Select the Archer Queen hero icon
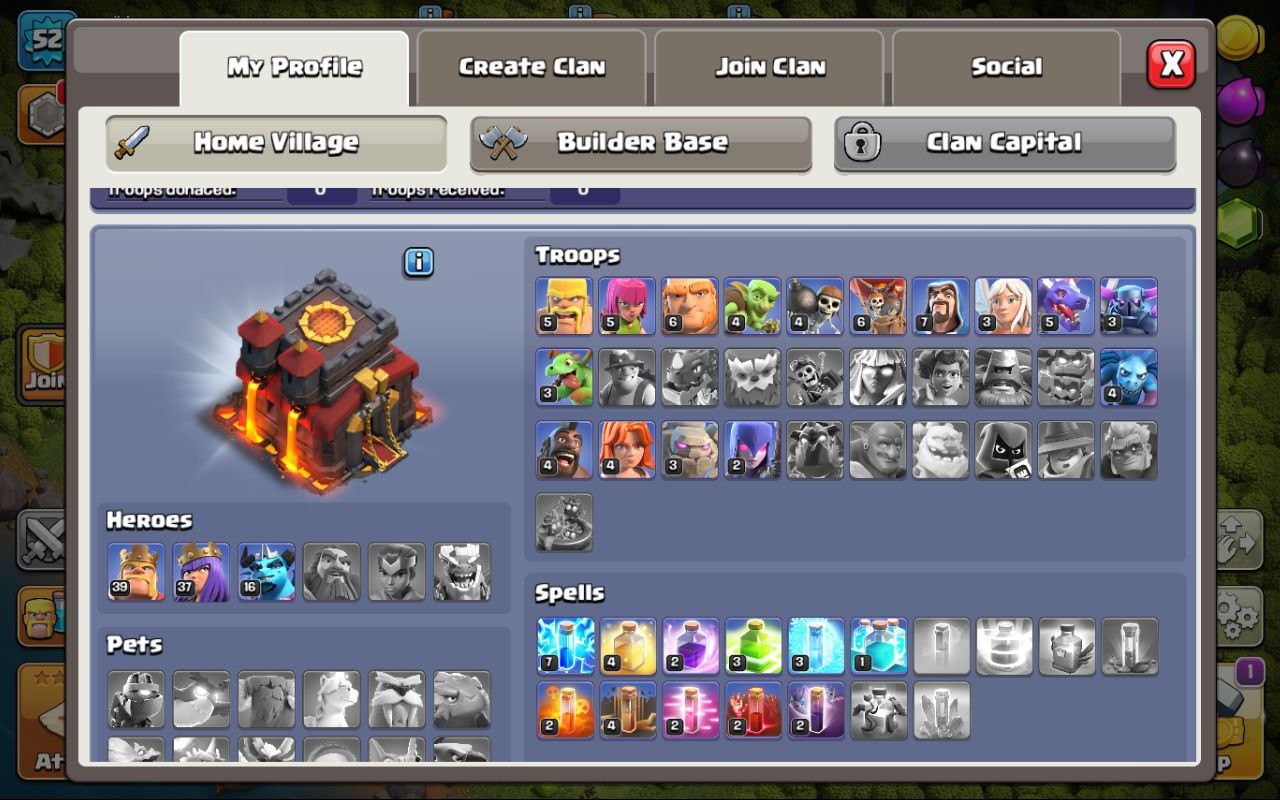Image resolution: width=1280 pixels, height=800 pixels. pyautogui.click(x=201, y=572)
